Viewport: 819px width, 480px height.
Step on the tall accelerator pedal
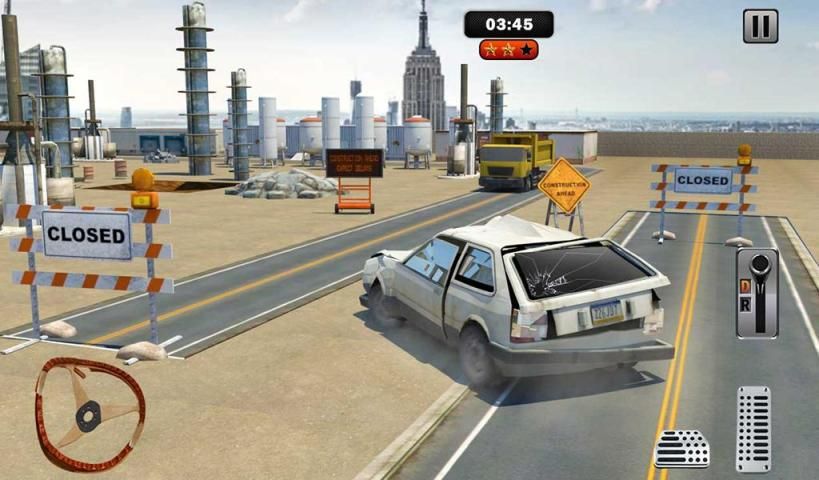coord(753,428)
